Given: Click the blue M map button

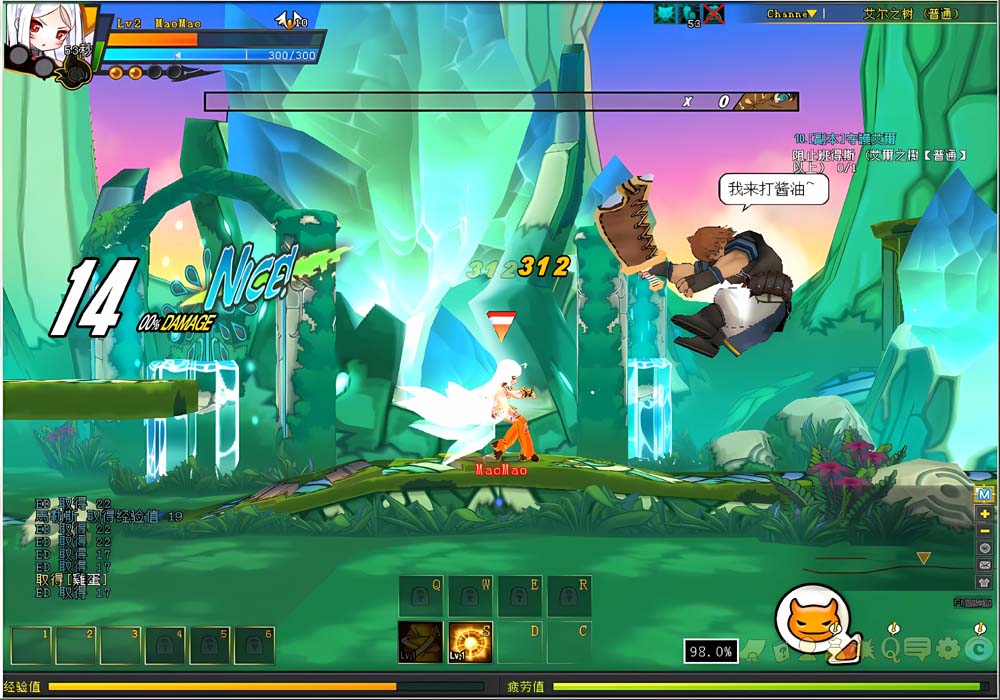Looking at the screenshot, I should (984, 495).
